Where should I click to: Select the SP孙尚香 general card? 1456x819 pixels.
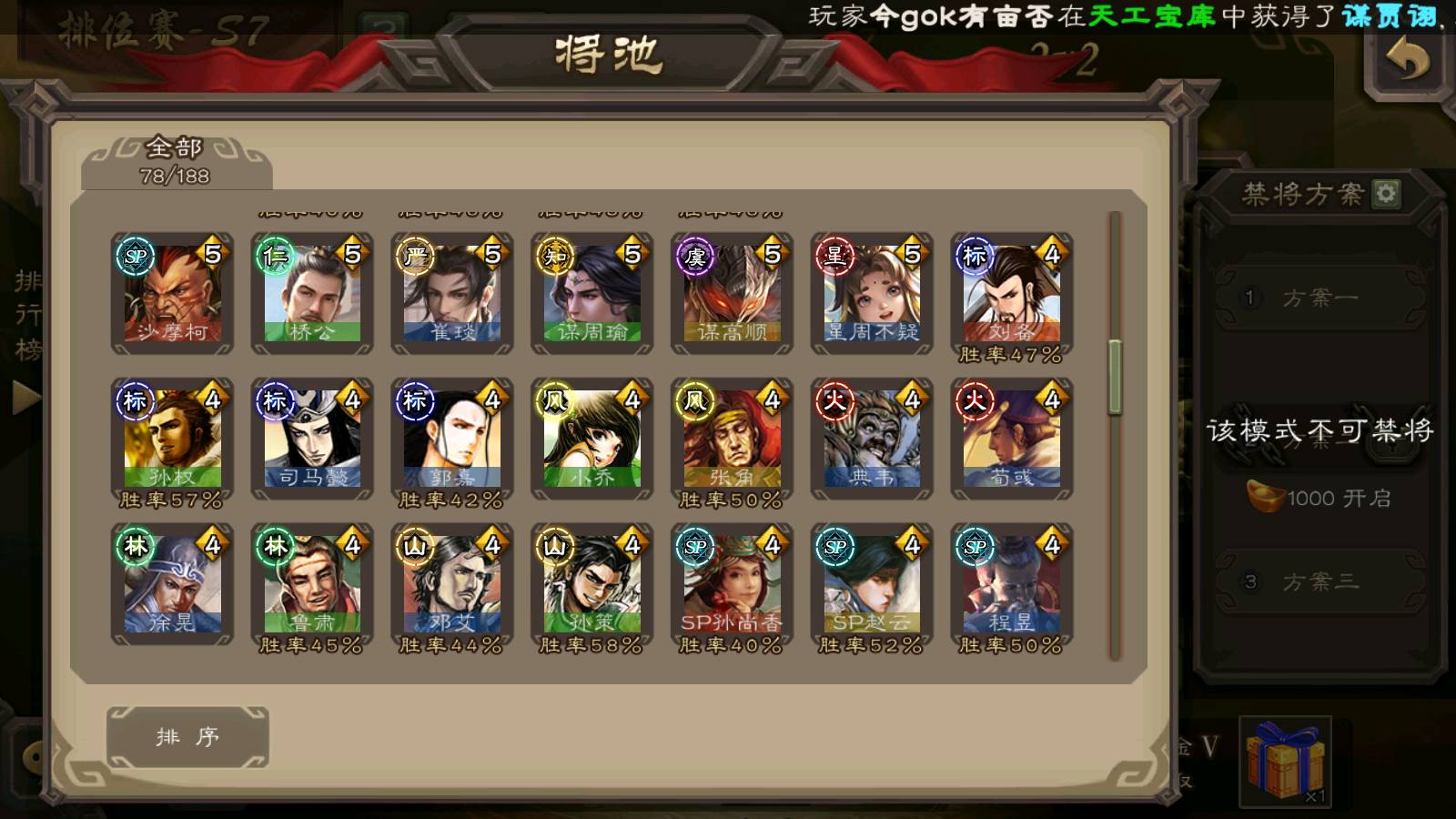point(733,584)
